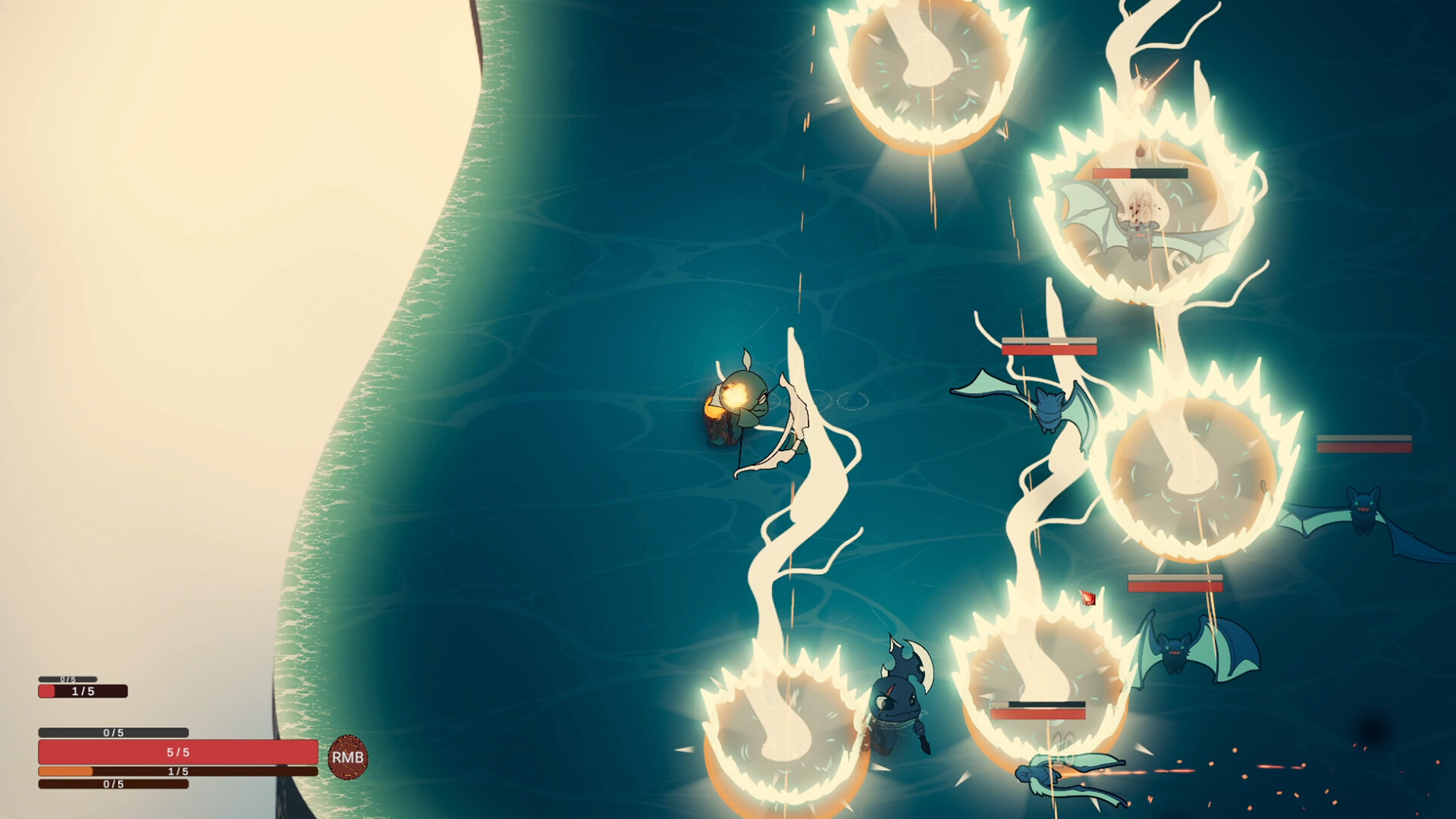Select the gray 0/5 bar above the health bar

tap(114, 732)
